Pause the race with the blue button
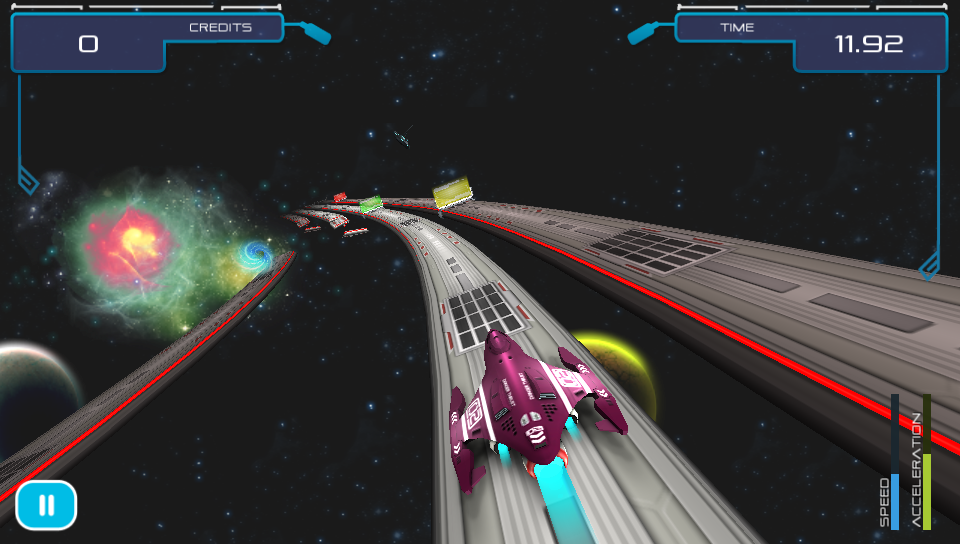Screen dimensions: 960x544 46,505
